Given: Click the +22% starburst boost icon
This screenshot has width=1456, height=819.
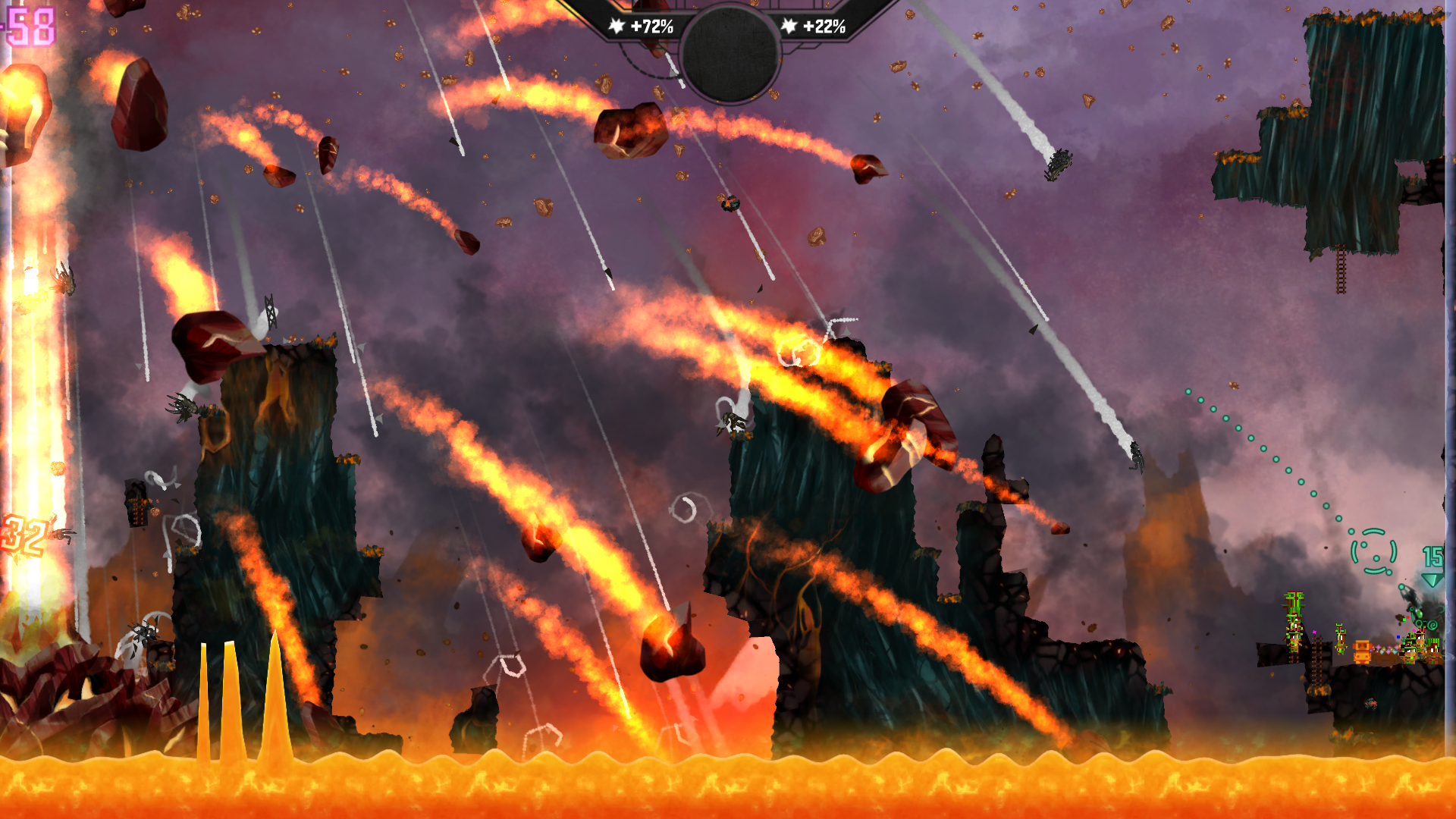Looking at the screenshot, I should click(789, 27).
